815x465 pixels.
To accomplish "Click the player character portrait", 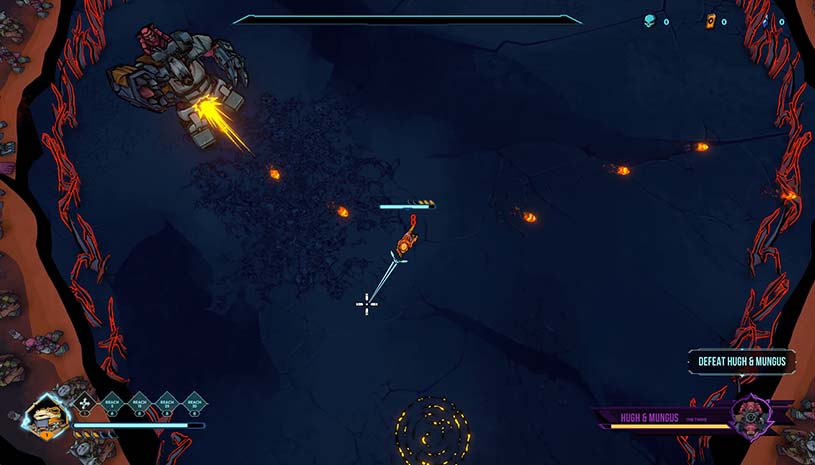I will tap(46, 414).
